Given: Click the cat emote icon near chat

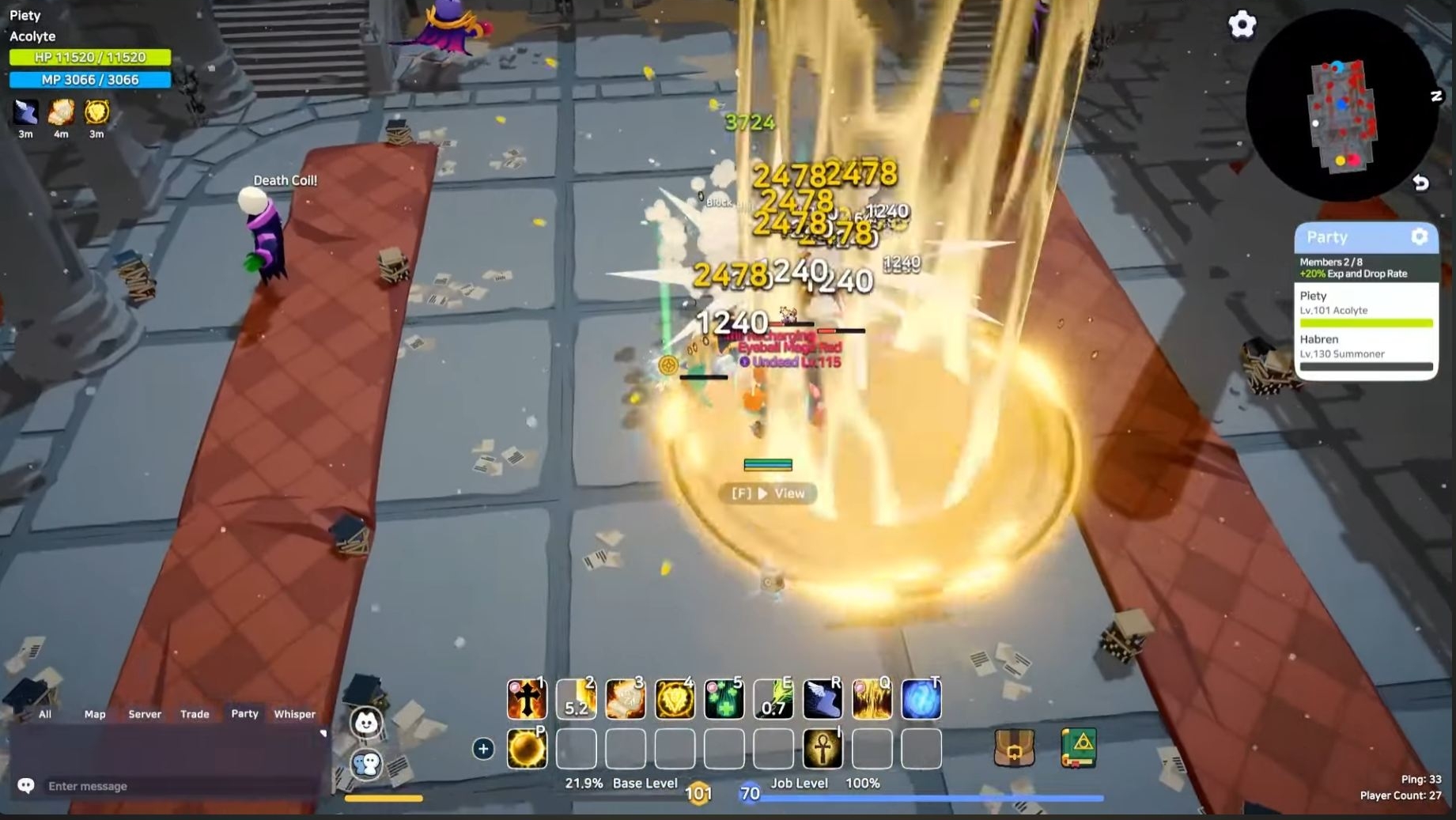Looking at the screenshot, I should pos(366,724).
